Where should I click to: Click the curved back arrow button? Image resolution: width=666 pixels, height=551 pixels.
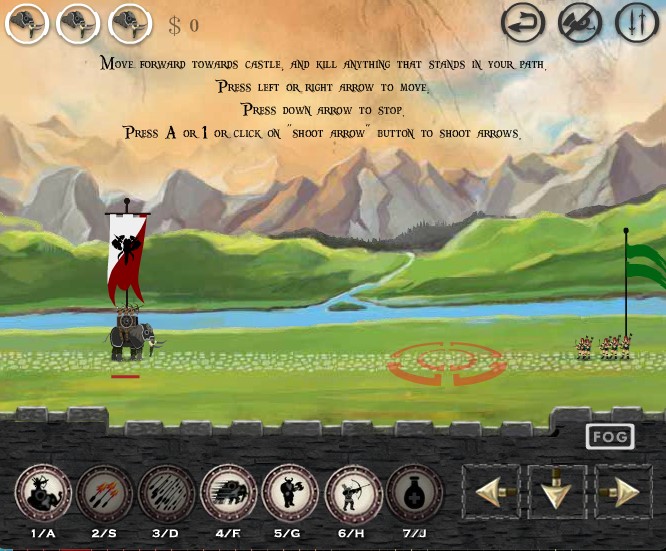coord(523,24)
